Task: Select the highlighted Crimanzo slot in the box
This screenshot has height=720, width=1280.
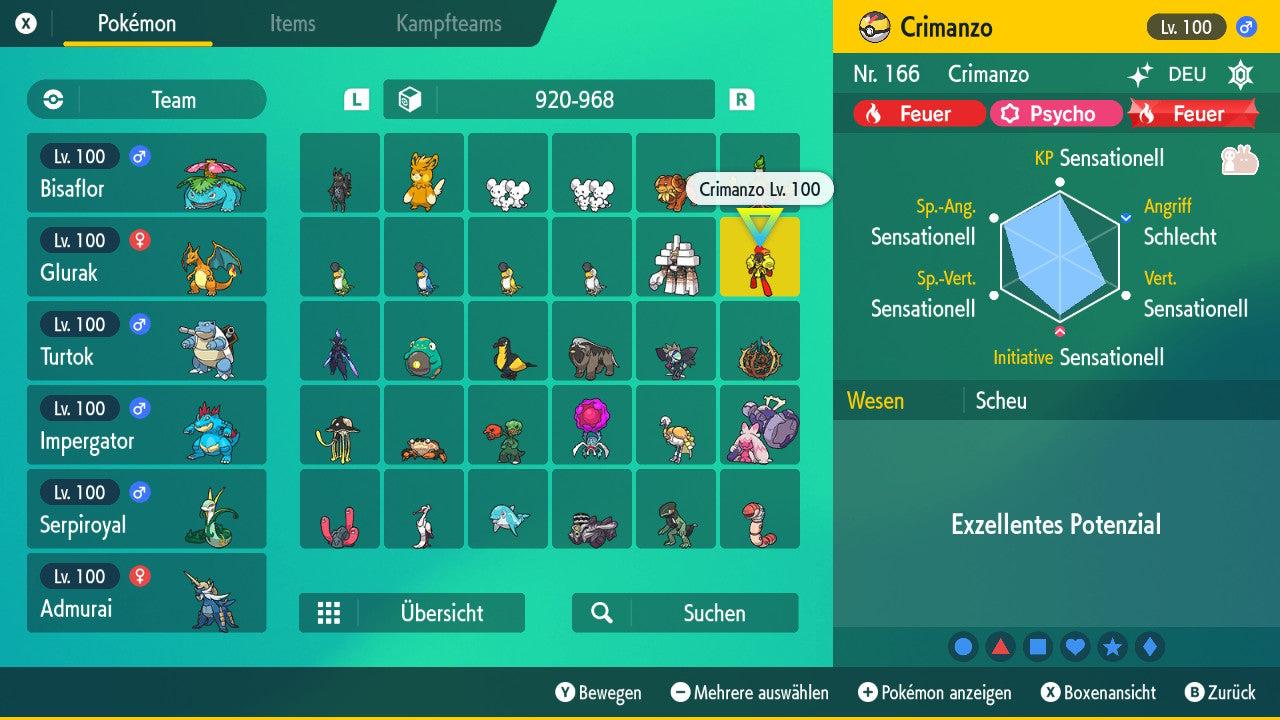Action: [x=760, y=257]
